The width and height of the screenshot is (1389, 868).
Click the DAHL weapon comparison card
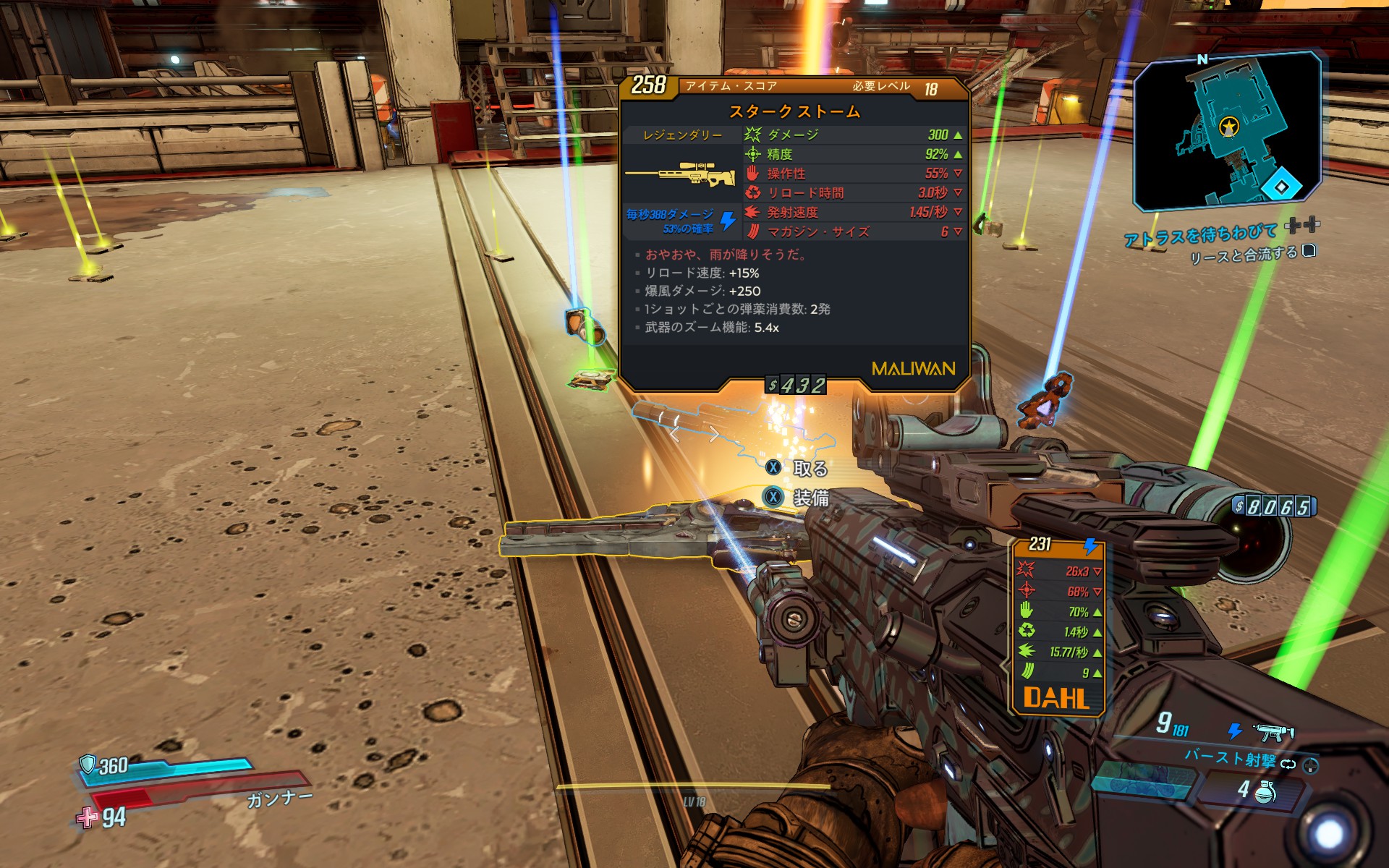click(x=1058, y=626)
